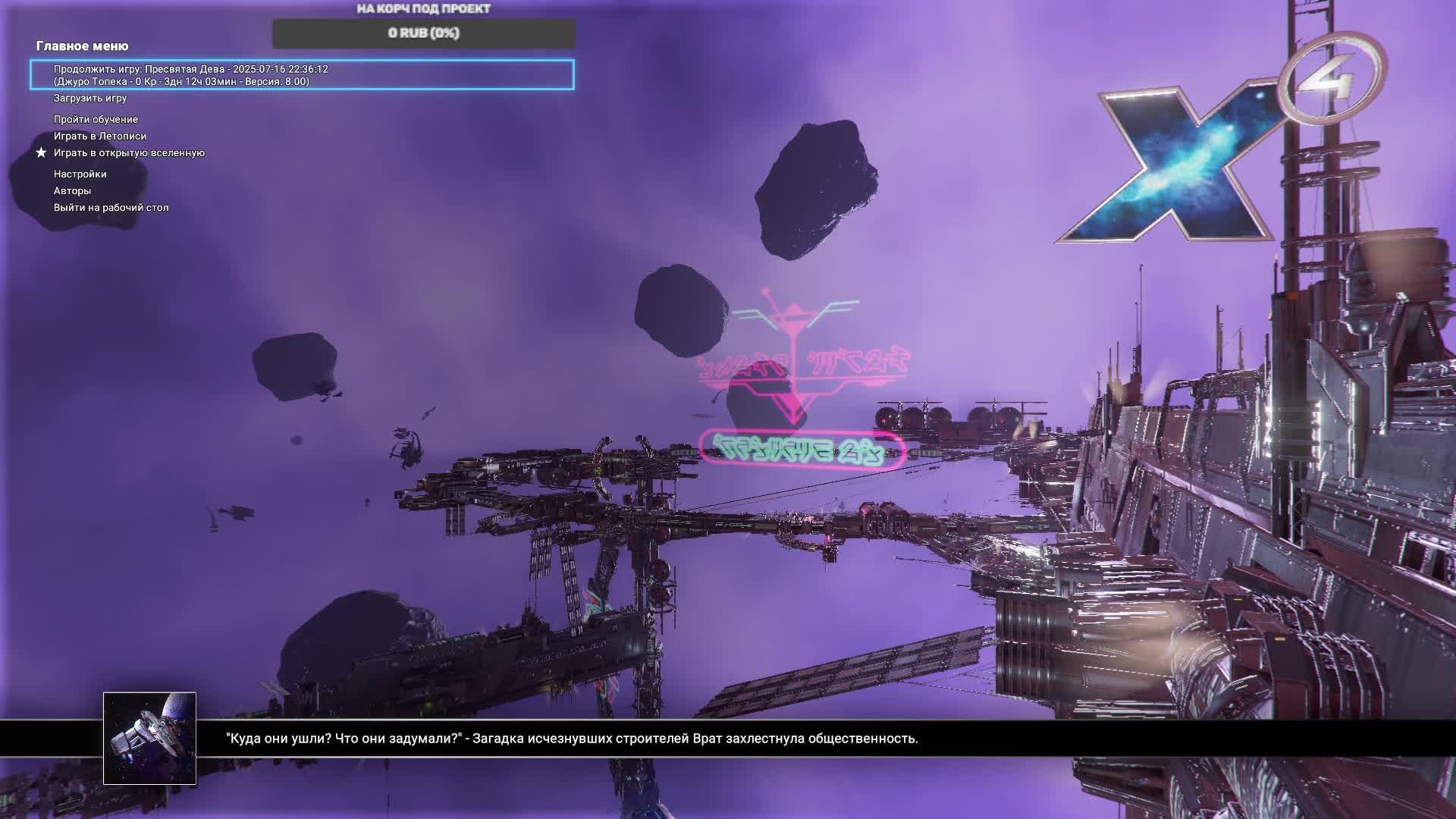Start Играть в открытую вселенную

point(129,153)
